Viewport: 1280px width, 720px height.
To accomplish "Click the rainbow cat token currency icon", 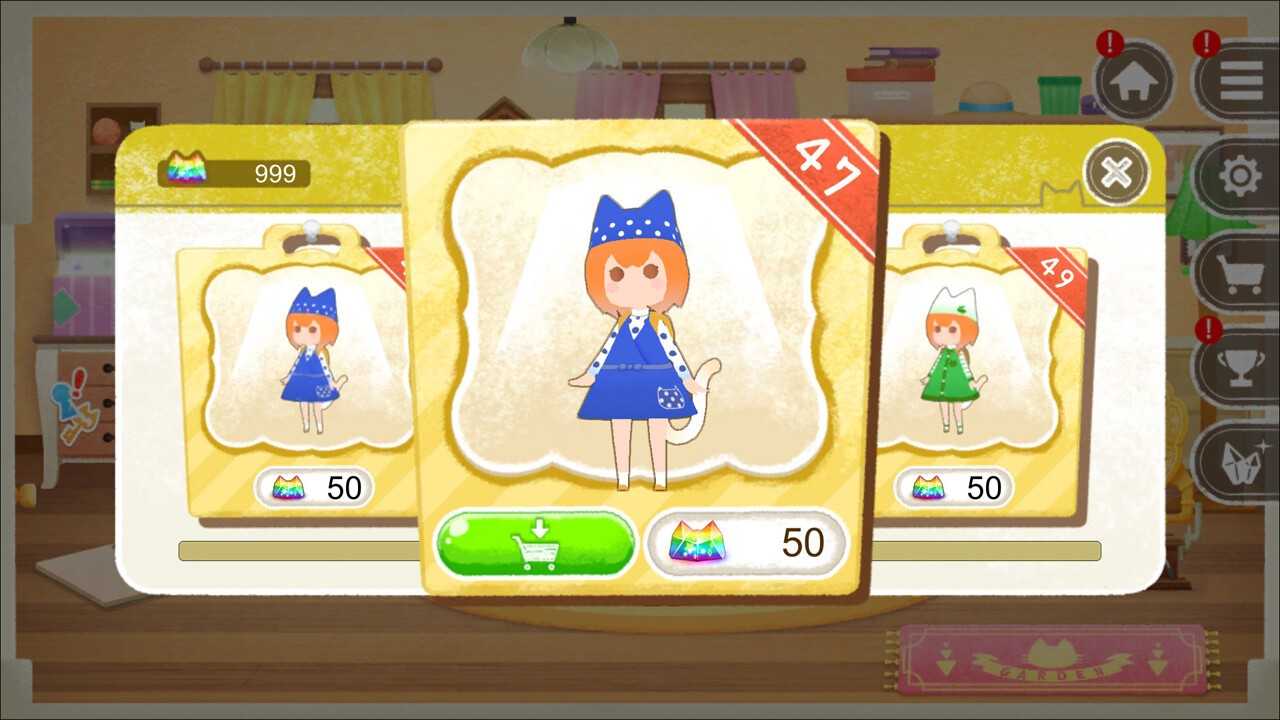I will click(x=186, y=172).
